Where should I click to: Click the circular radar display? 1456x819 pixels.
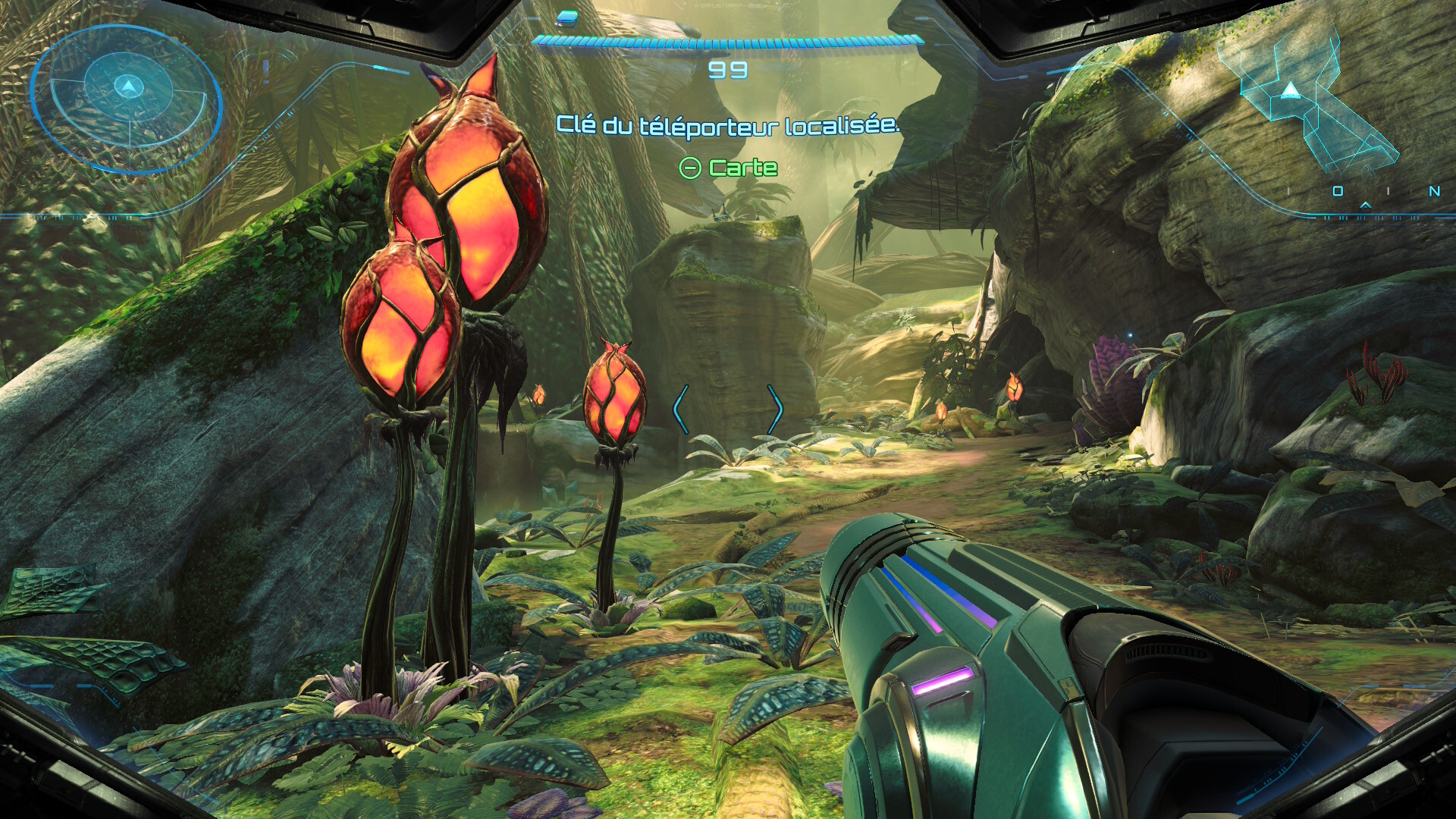tap(127, 99)
